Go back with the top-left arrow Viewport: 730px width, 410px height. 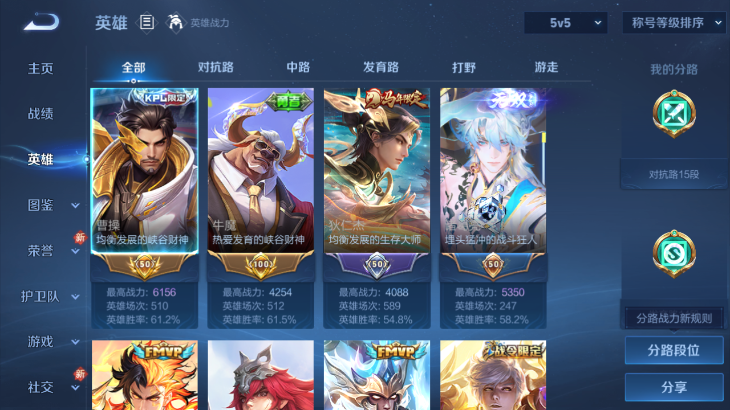point(42,21)
